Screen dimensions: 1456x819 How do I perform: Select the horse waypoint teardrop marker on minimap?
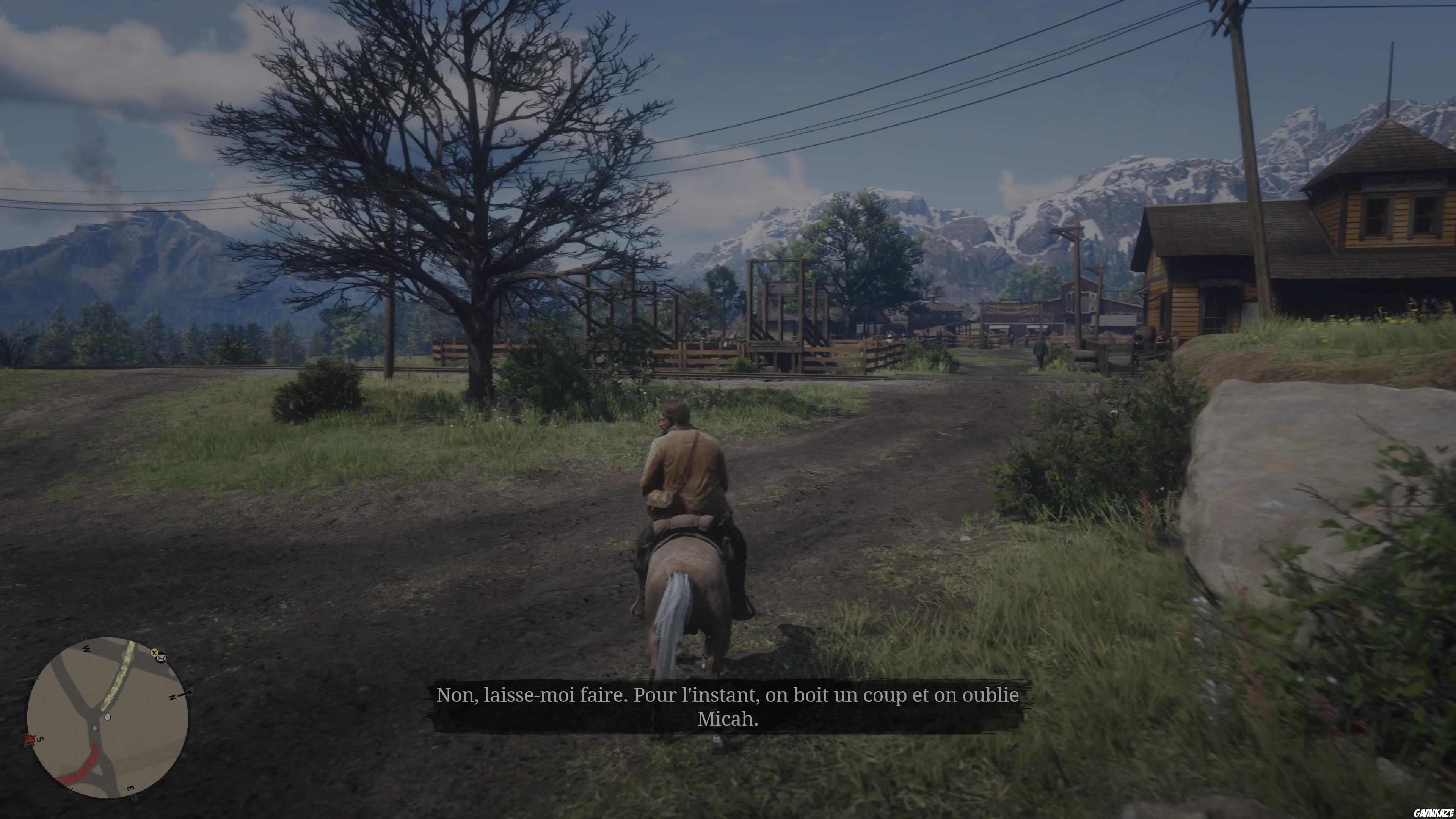click(x=108, y=717)
